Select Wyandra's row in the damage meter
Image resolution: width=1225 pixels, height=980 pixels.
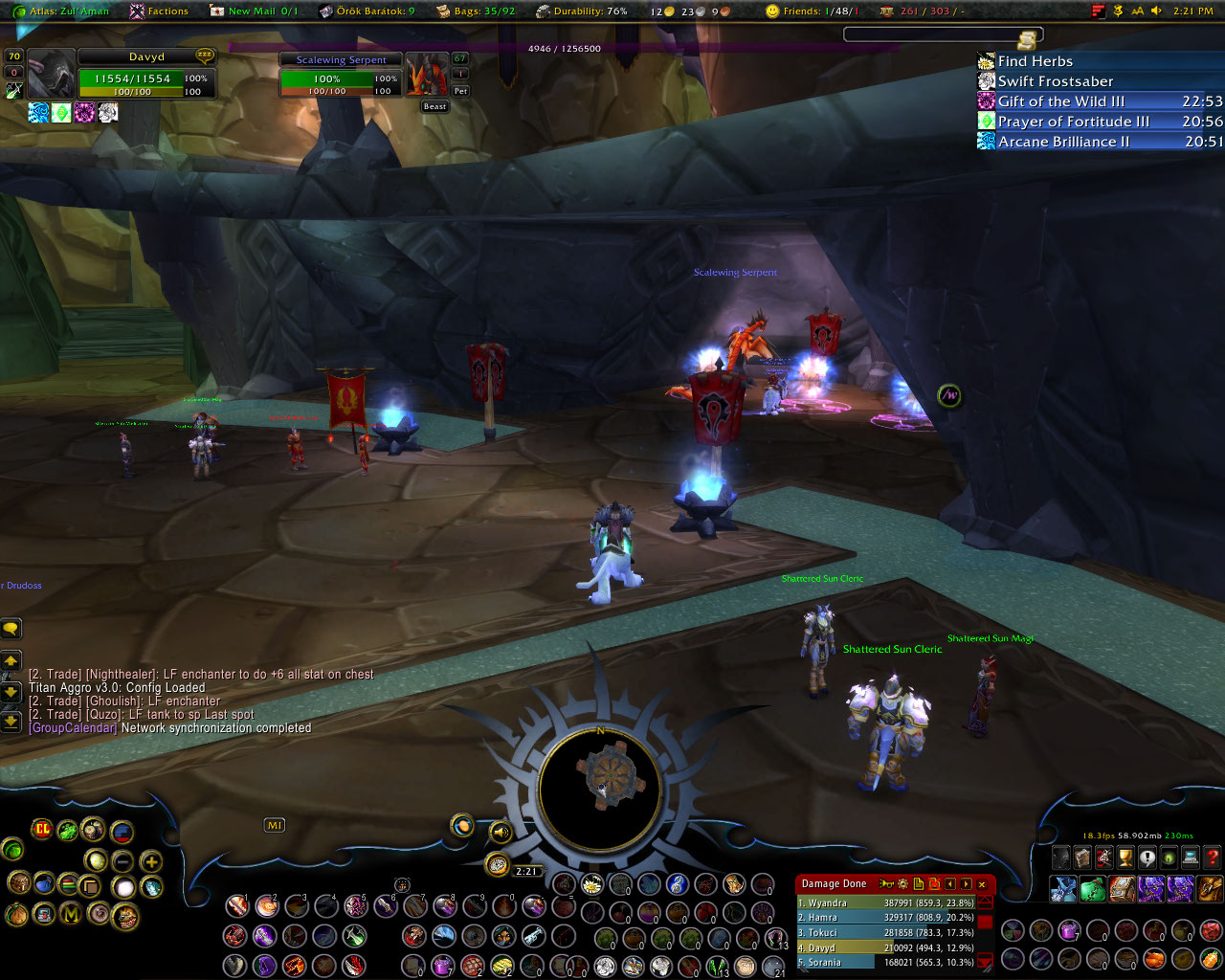[885, 902]
